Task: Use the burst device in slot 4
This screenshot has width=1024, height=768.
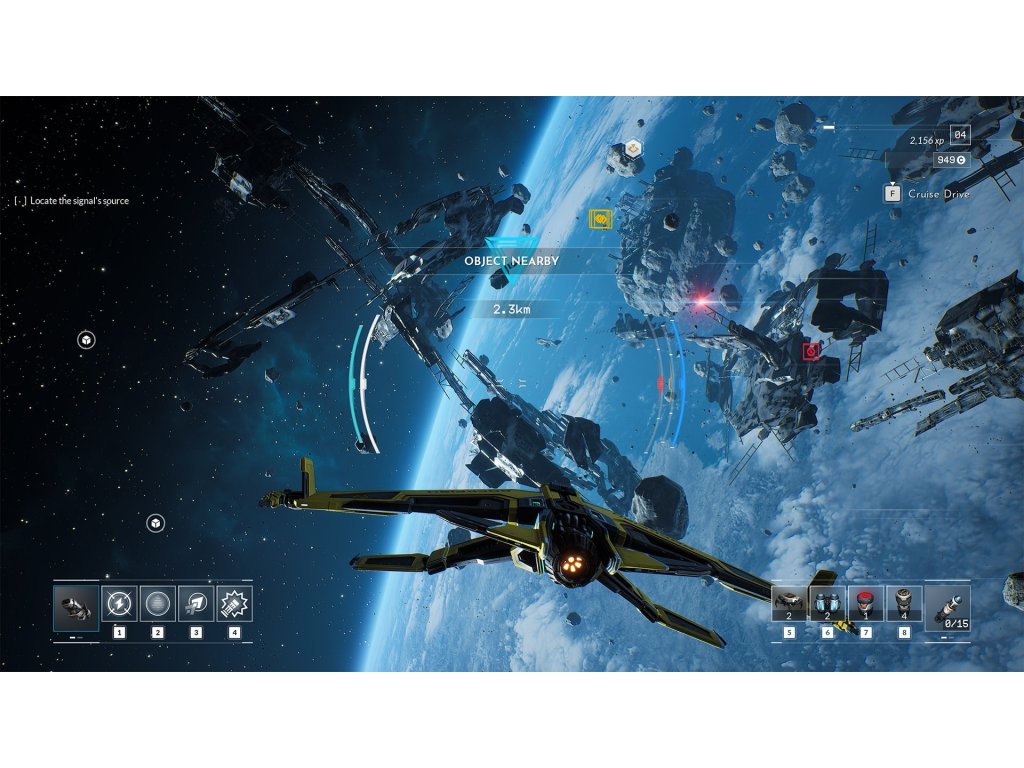Action: click(x=234, y=603)
